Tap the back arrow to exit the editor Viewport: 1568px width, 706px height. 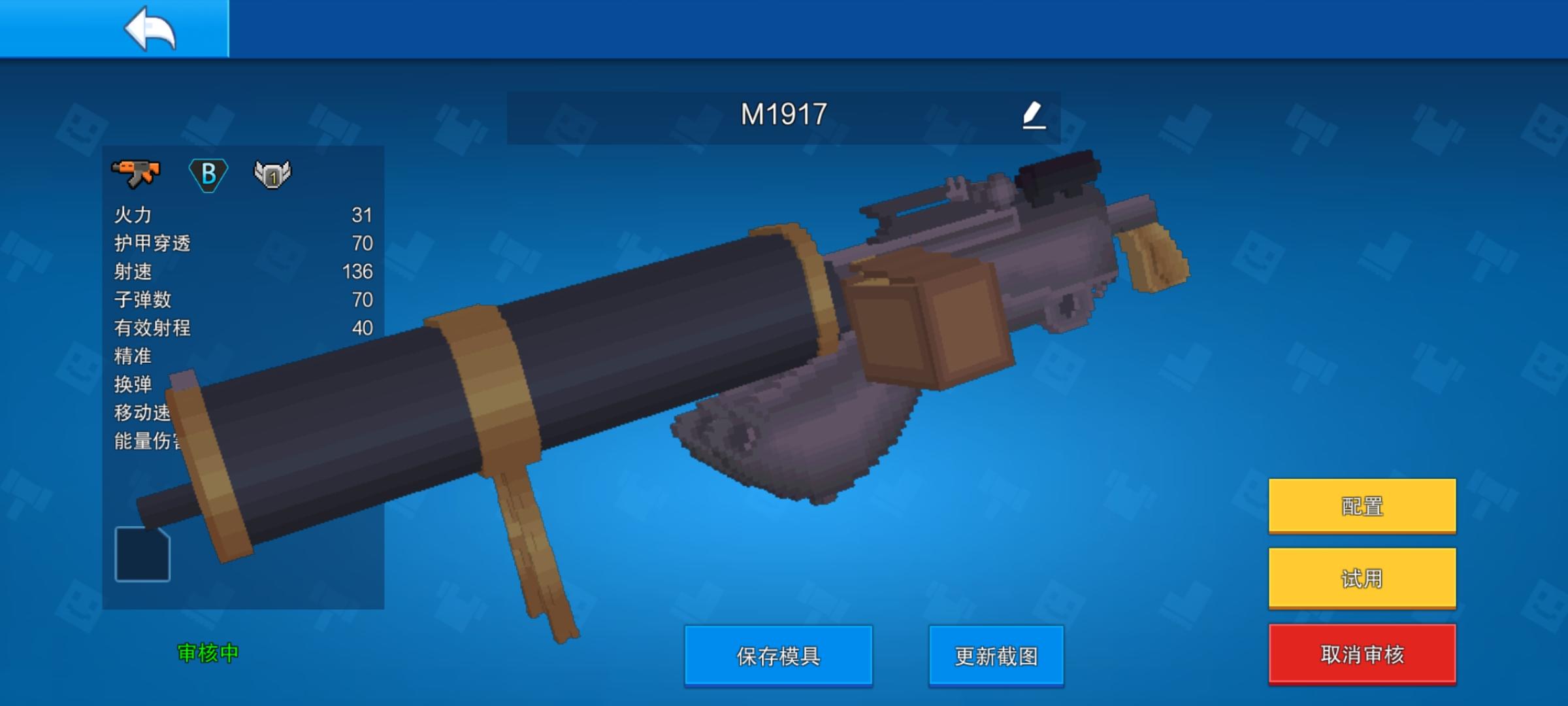tap(150, 29)
